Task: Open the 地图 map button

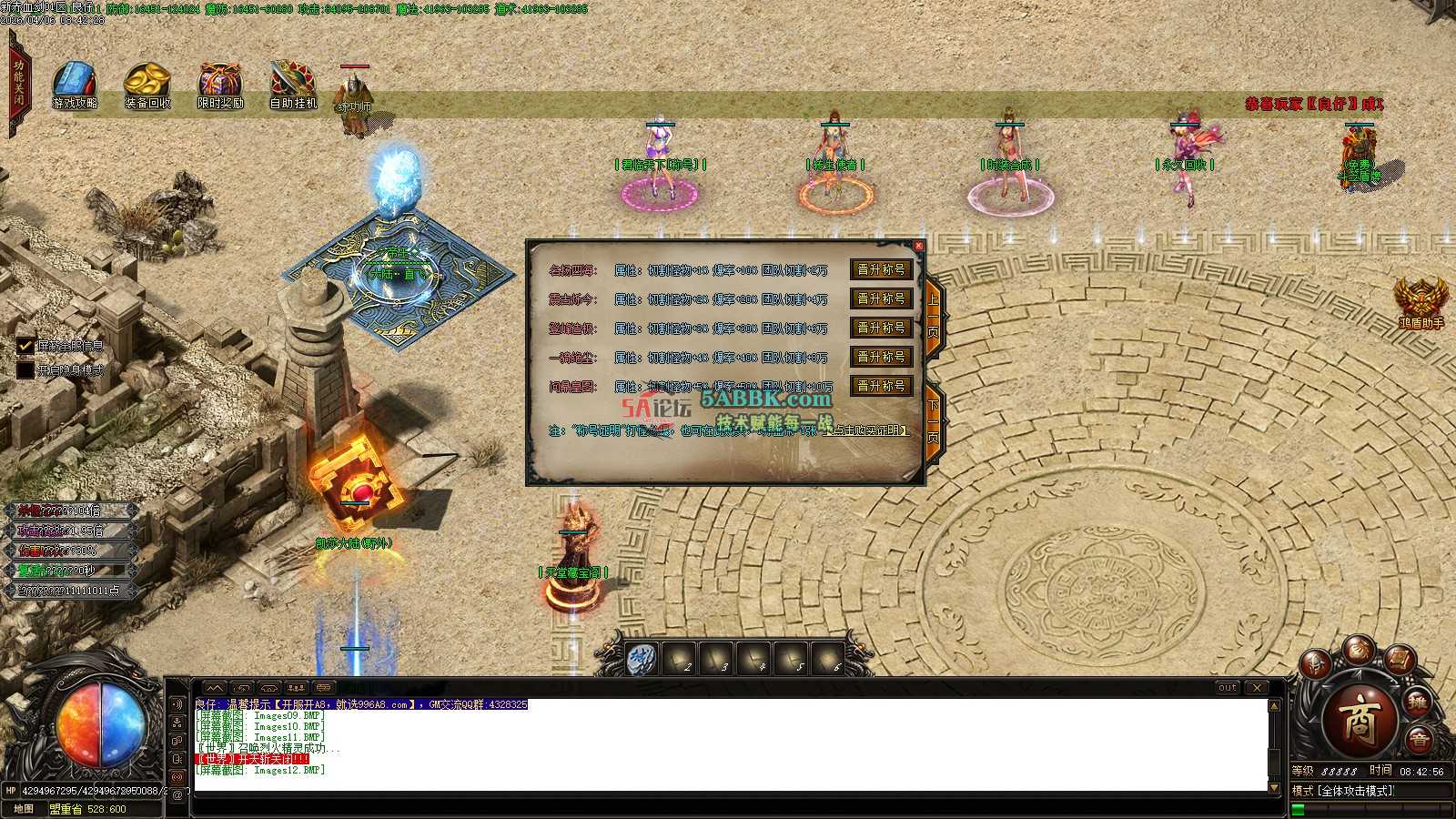Action: point(24,808)
